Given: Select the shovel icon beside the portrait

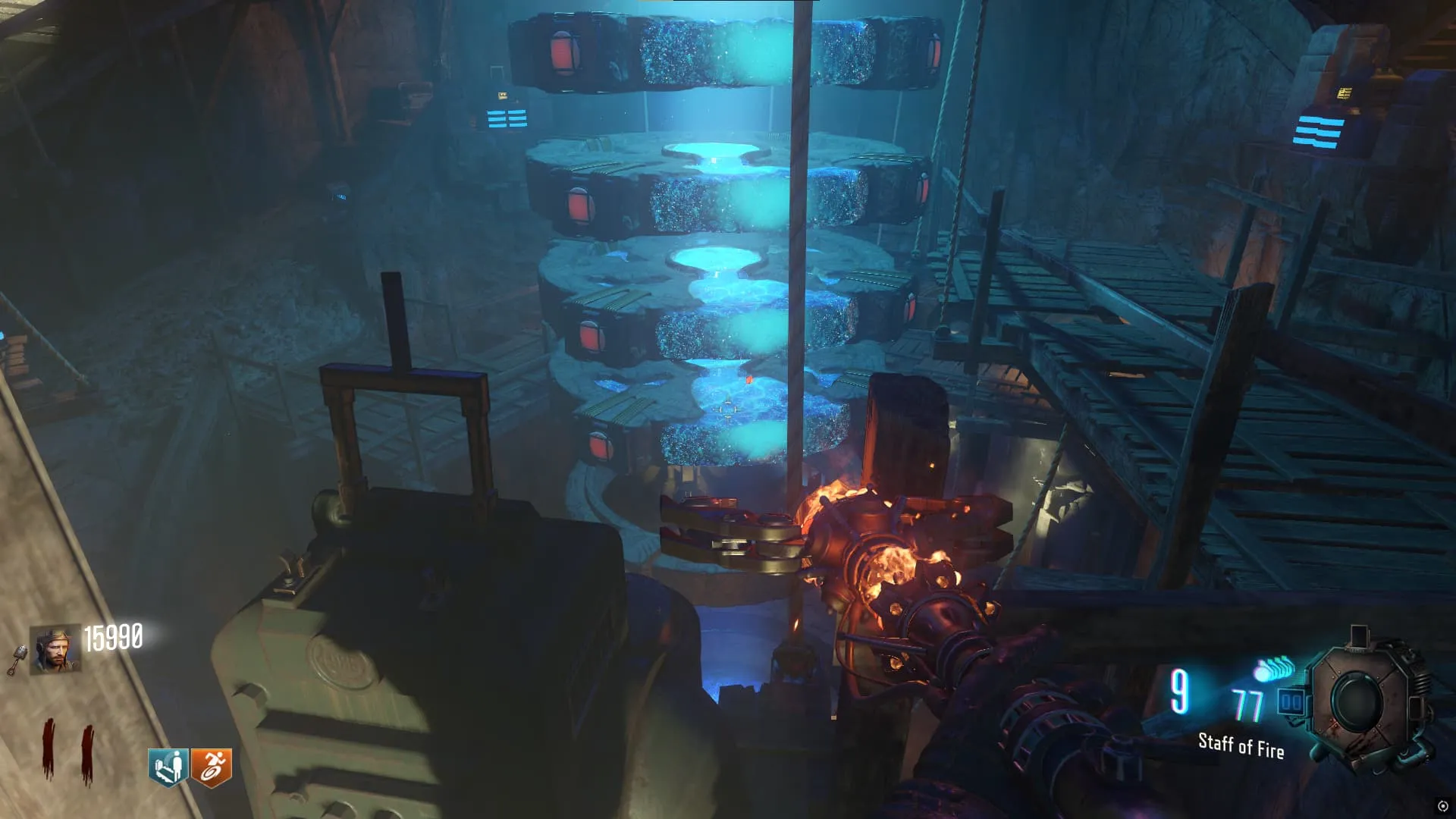Looking at the screenshot, I should tap(17, 660).
